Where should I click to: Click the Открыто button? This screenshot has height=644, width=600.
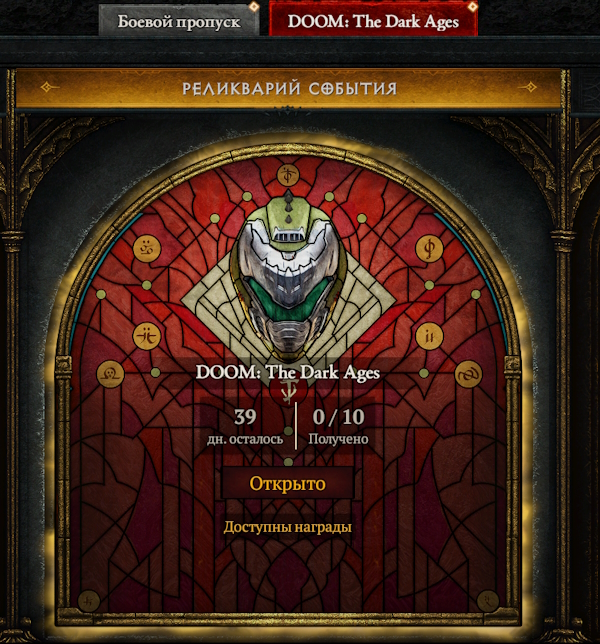pyautogui.click(x=288, y=484)
